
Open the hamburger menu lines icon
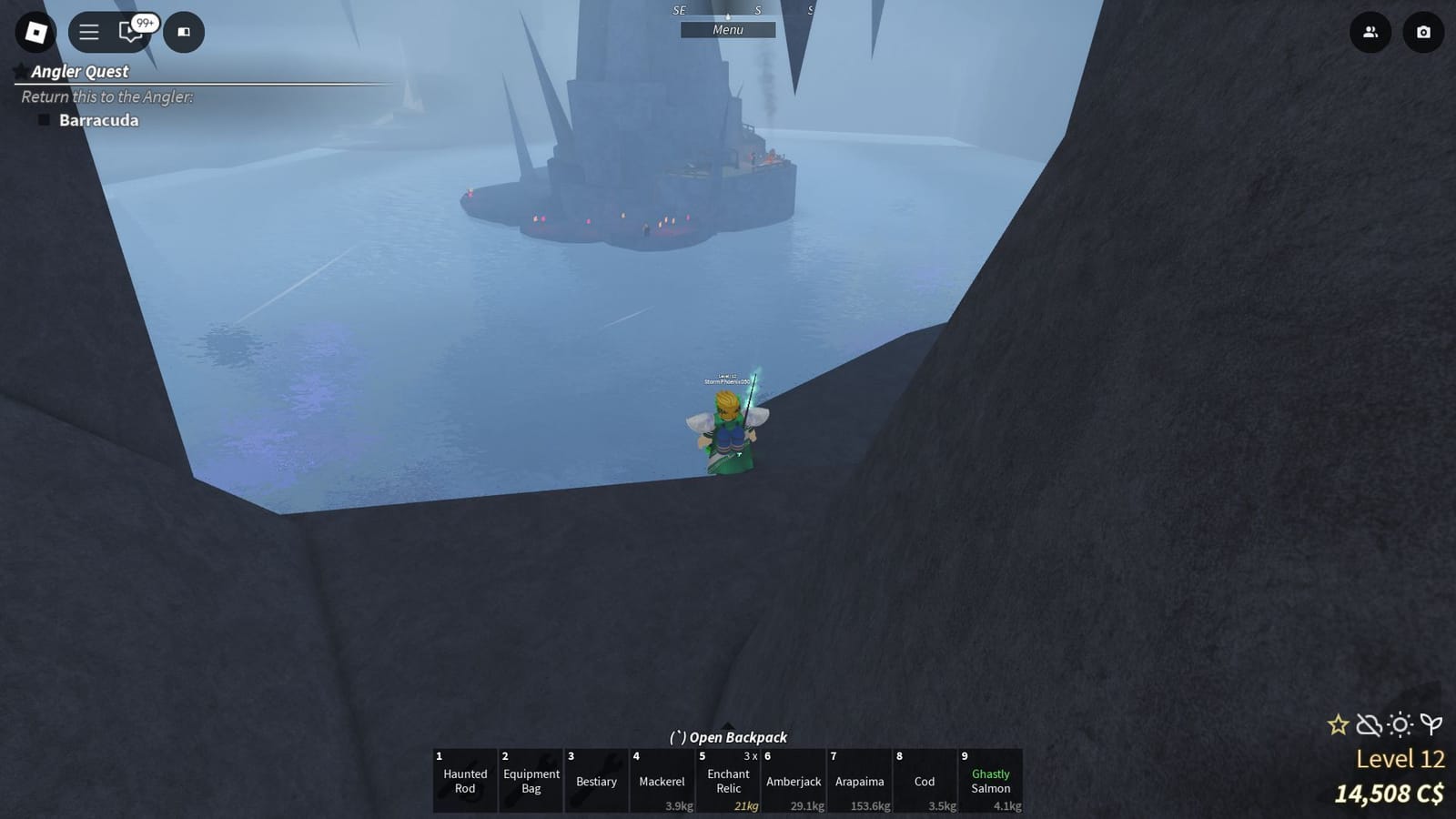tap(88, 32)
